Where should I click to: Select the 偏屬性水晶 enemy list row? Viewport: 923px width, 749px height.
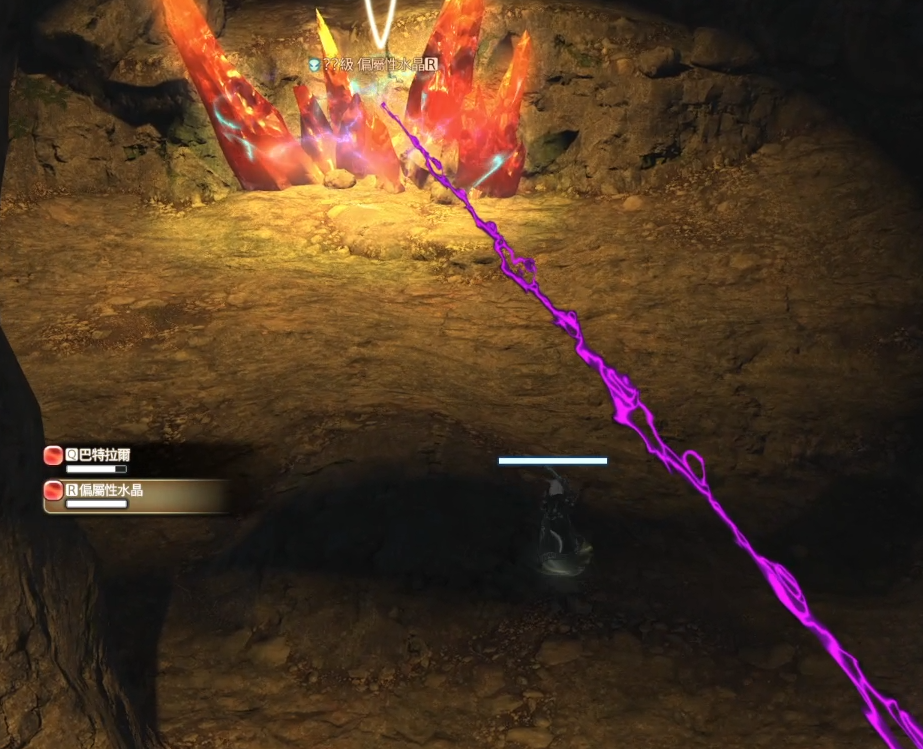(x=110, y=492)
